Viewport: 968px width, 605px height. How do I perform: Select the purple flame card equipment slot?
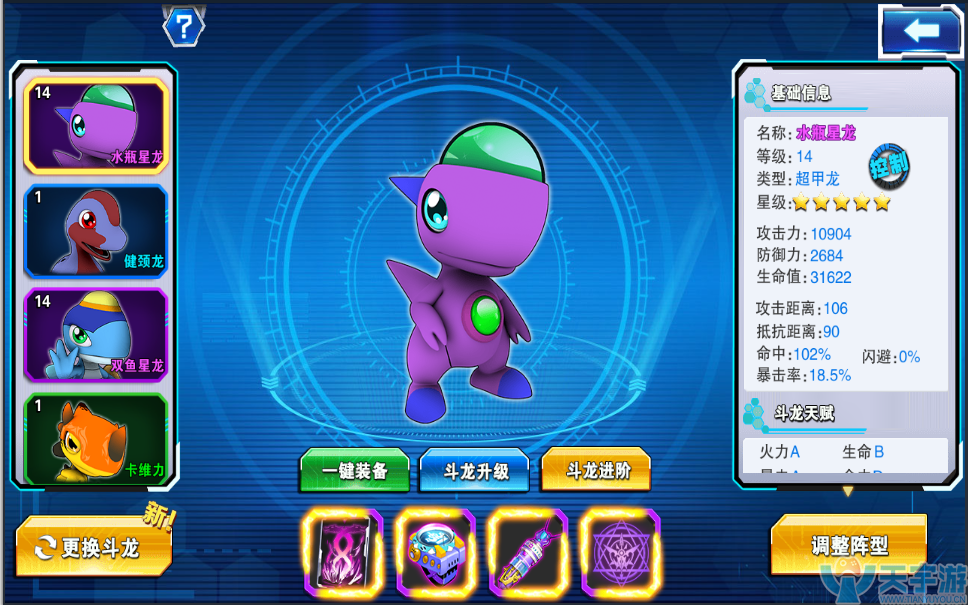(x=341, y=550)
